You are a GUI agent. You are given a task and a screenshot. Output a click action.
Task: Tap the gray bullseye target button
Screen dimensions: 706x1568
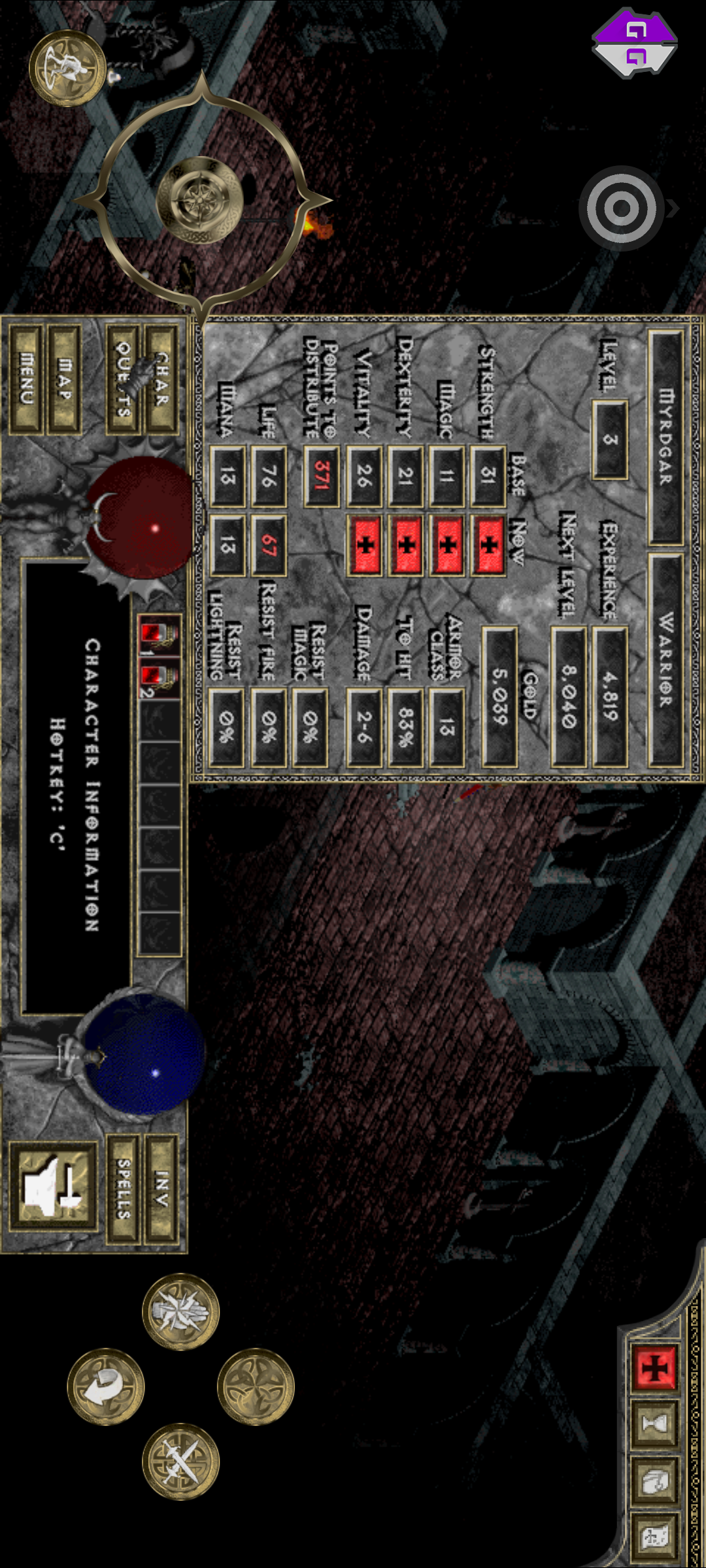click(621, 208)
